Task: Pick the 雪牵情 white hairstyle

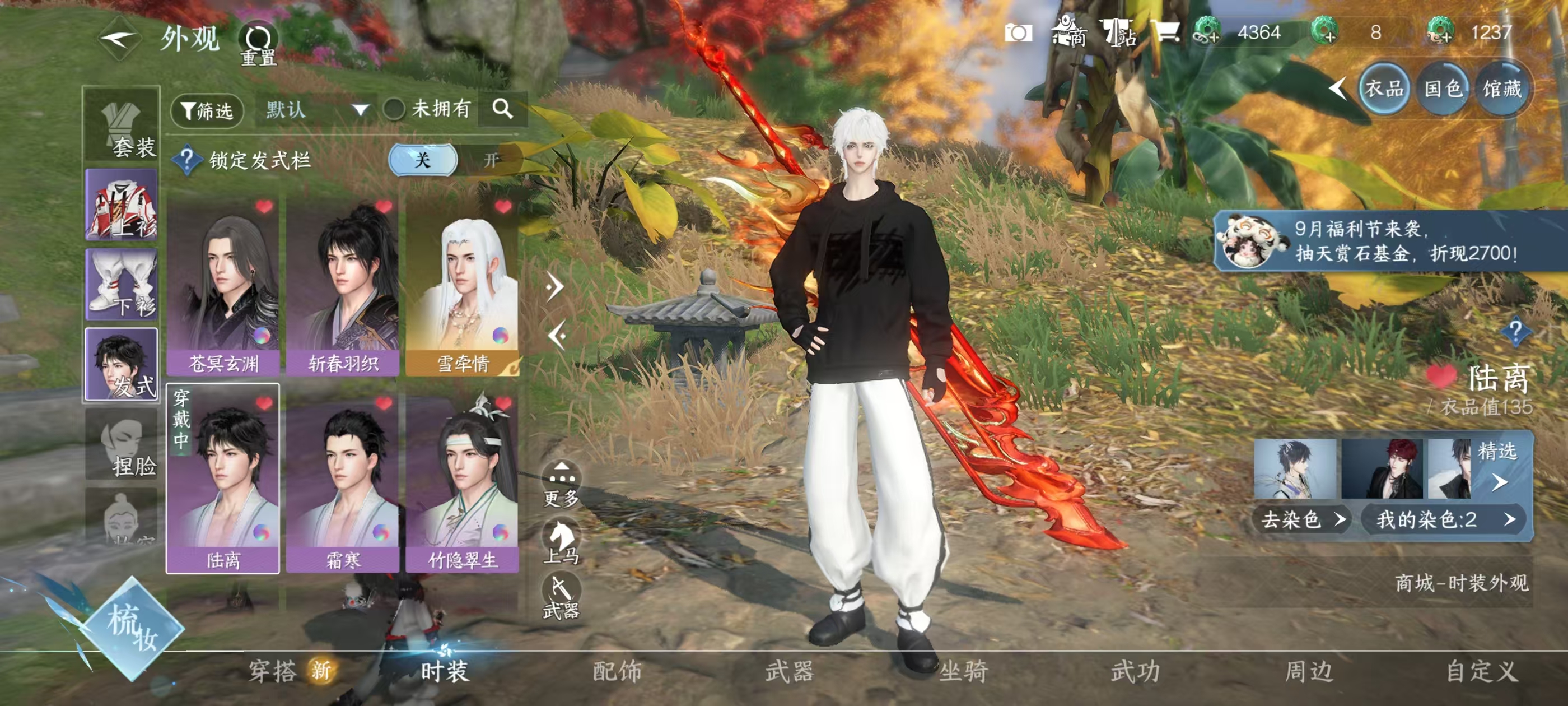Action: point(462,287)
